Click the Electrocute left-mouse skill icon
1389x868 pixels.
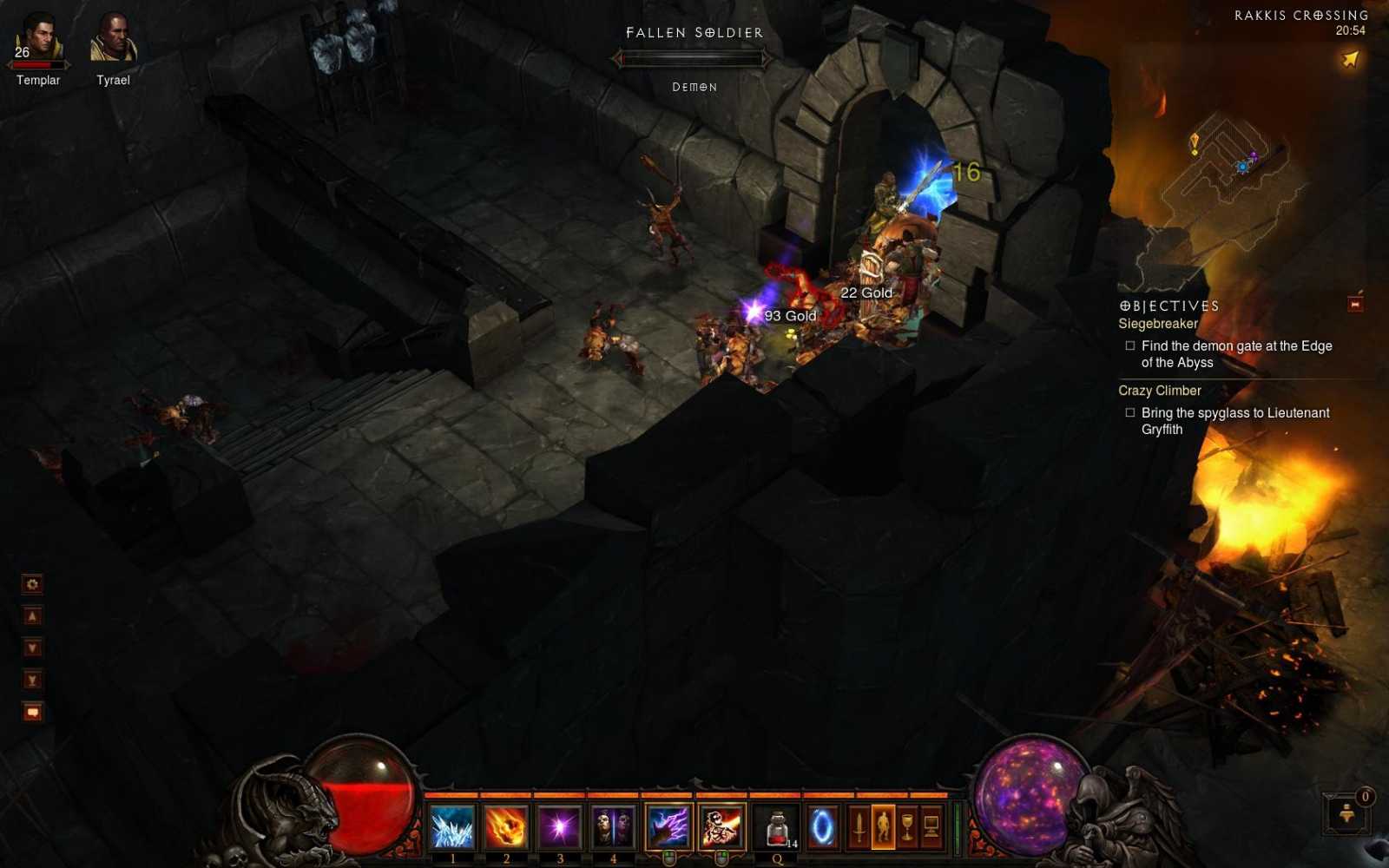(x=668, y=825)
